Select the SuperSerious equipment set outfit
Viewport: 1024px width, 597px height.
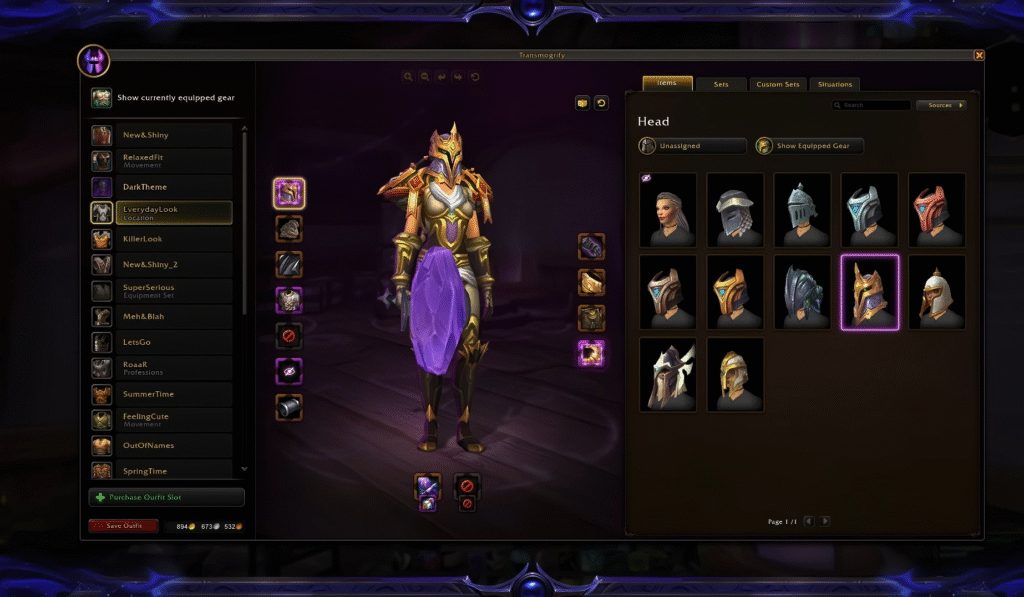click(x=161, y=290)
